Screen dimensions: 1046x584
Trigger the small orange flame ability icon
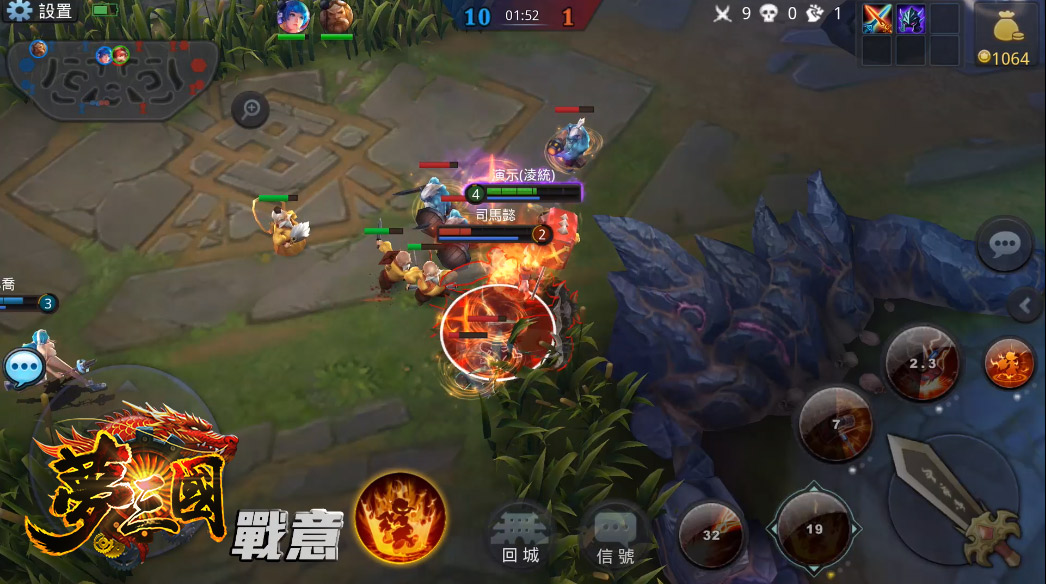[1009, 362]
